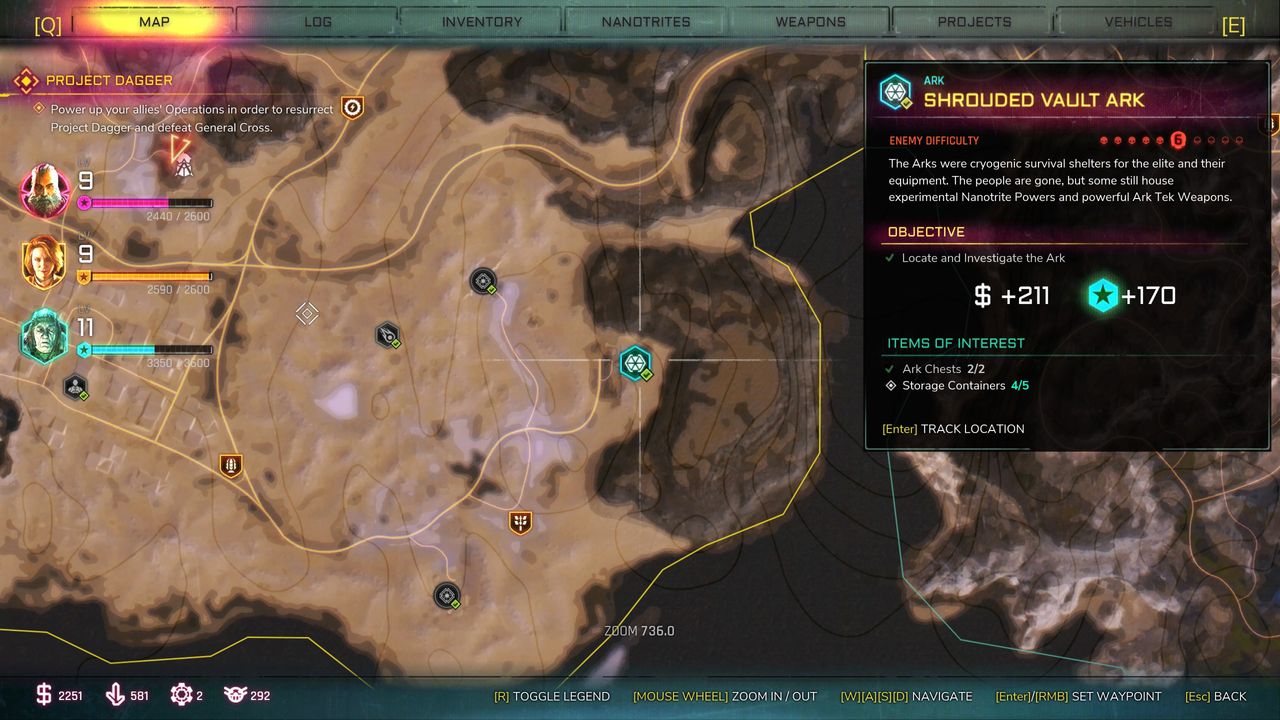Track the Project Dagger quest header
1280x720 pixels.
[x=108, y=80]
